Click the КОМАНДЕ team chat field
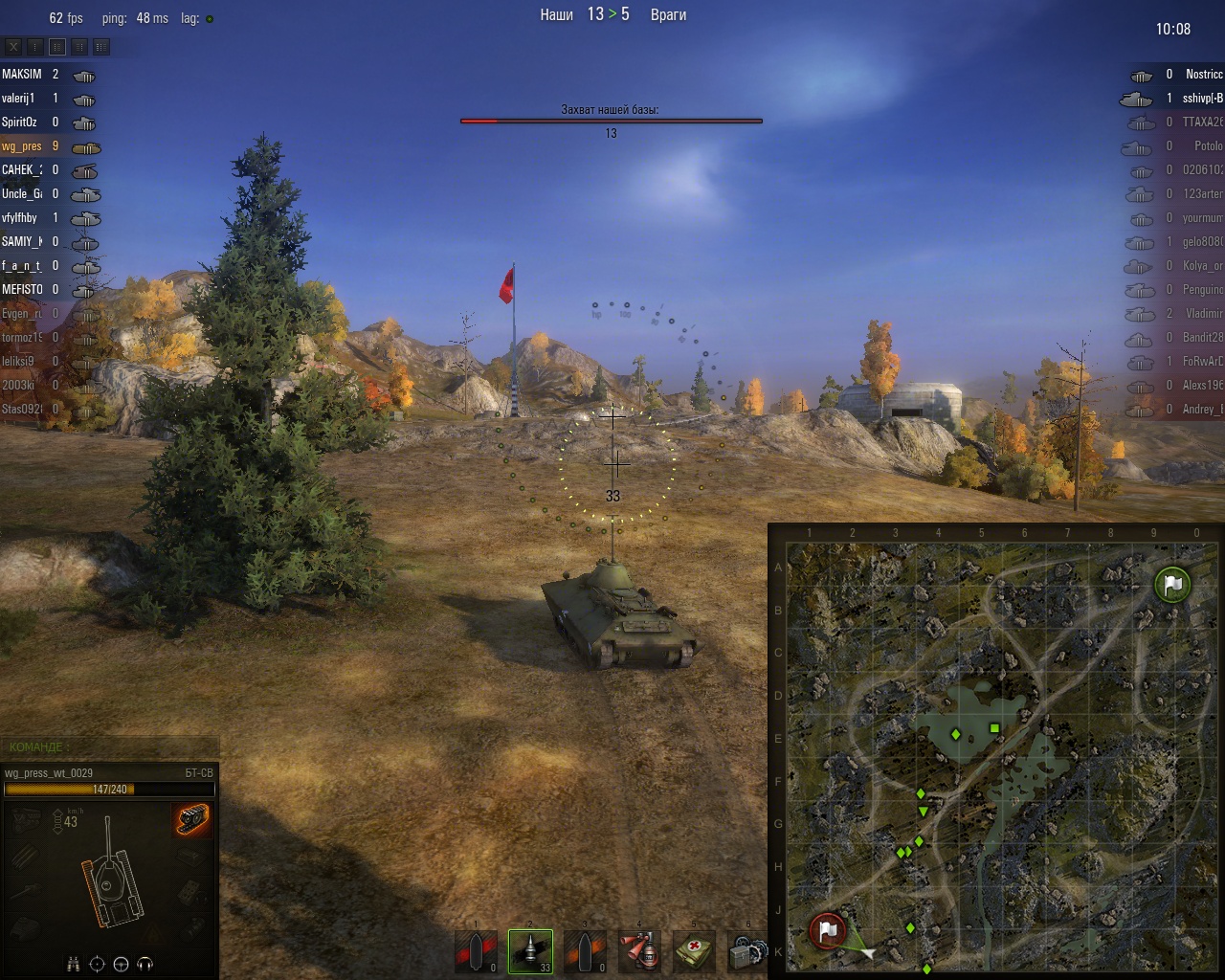1225x980 pixels. 110,746
